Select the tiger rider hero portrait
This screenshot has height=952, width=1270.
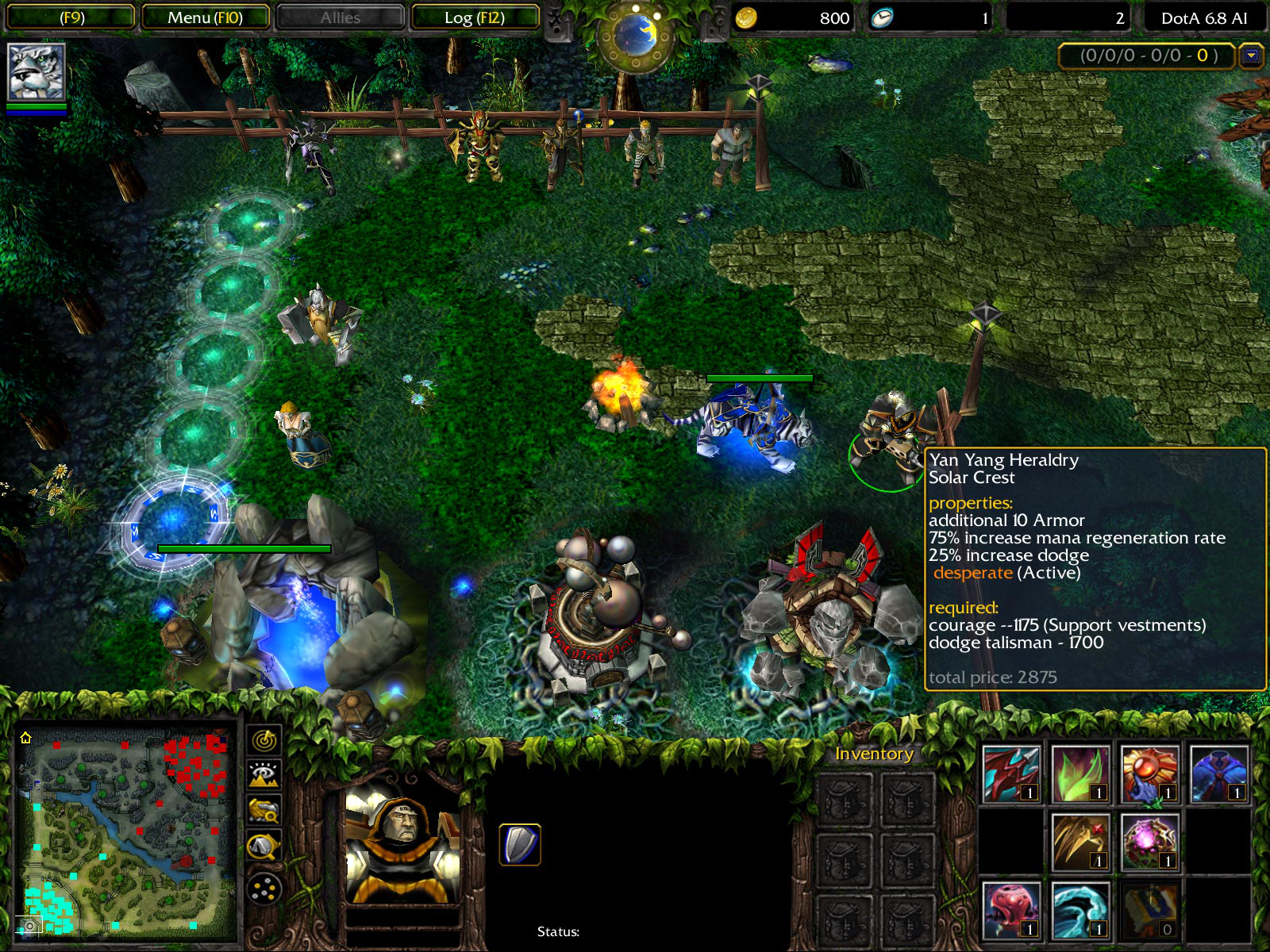(x=36, y=72)
